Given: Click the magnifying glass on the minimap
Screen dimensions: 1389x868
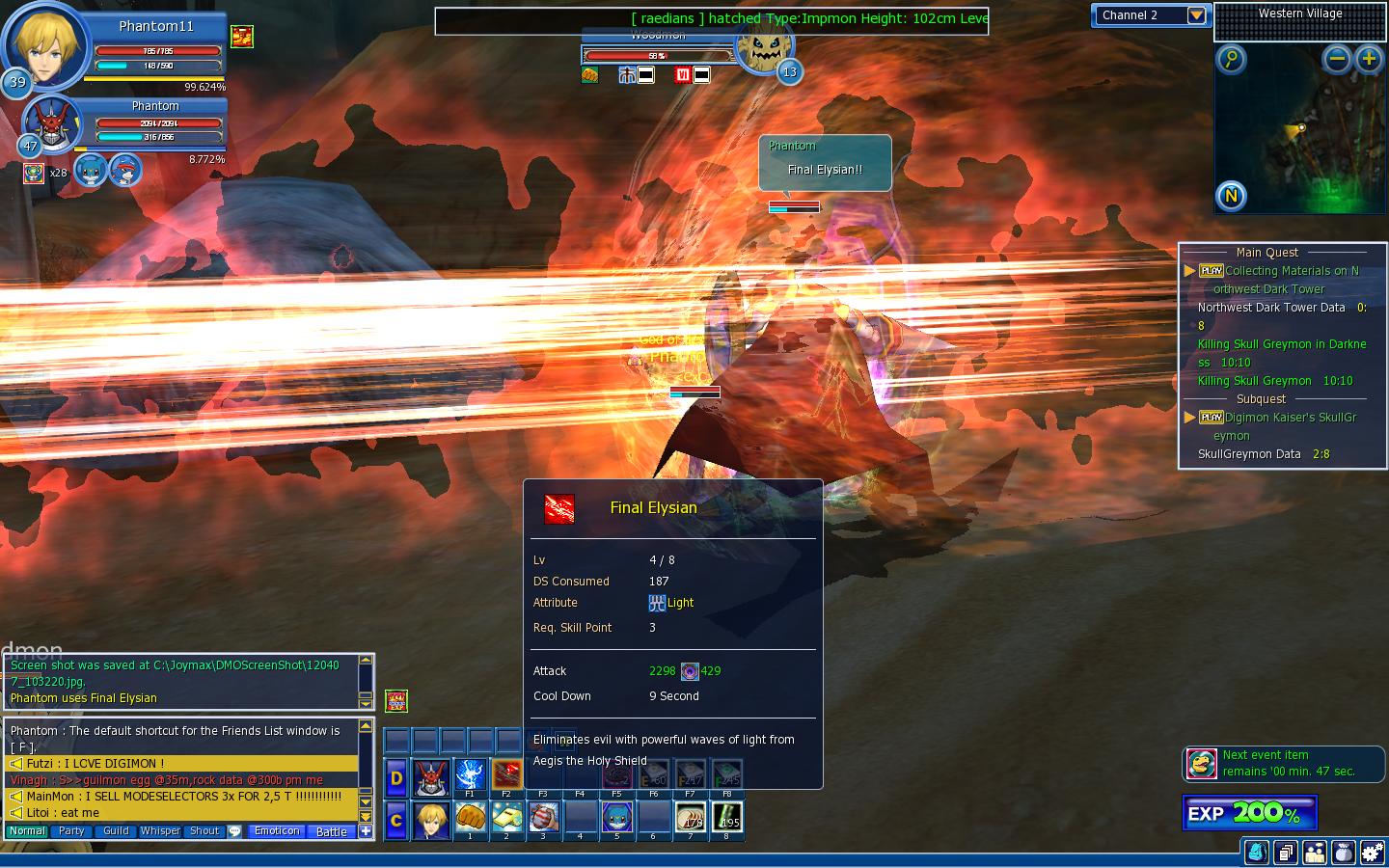Looking at the screenshot, I should coord(1231,59).
